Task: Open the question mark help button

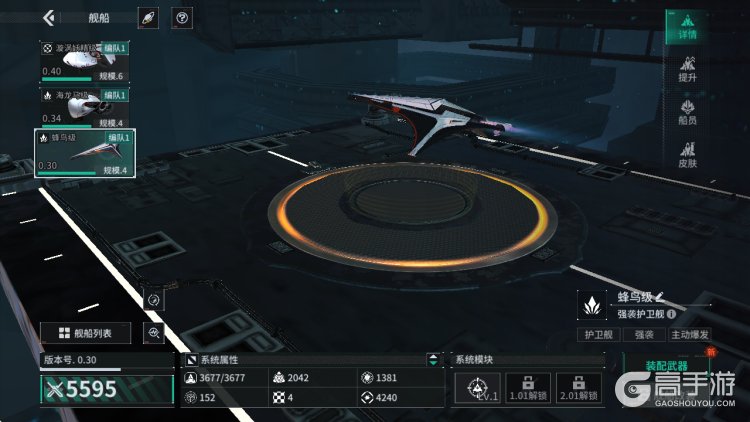Action: (x=182, y=18)
